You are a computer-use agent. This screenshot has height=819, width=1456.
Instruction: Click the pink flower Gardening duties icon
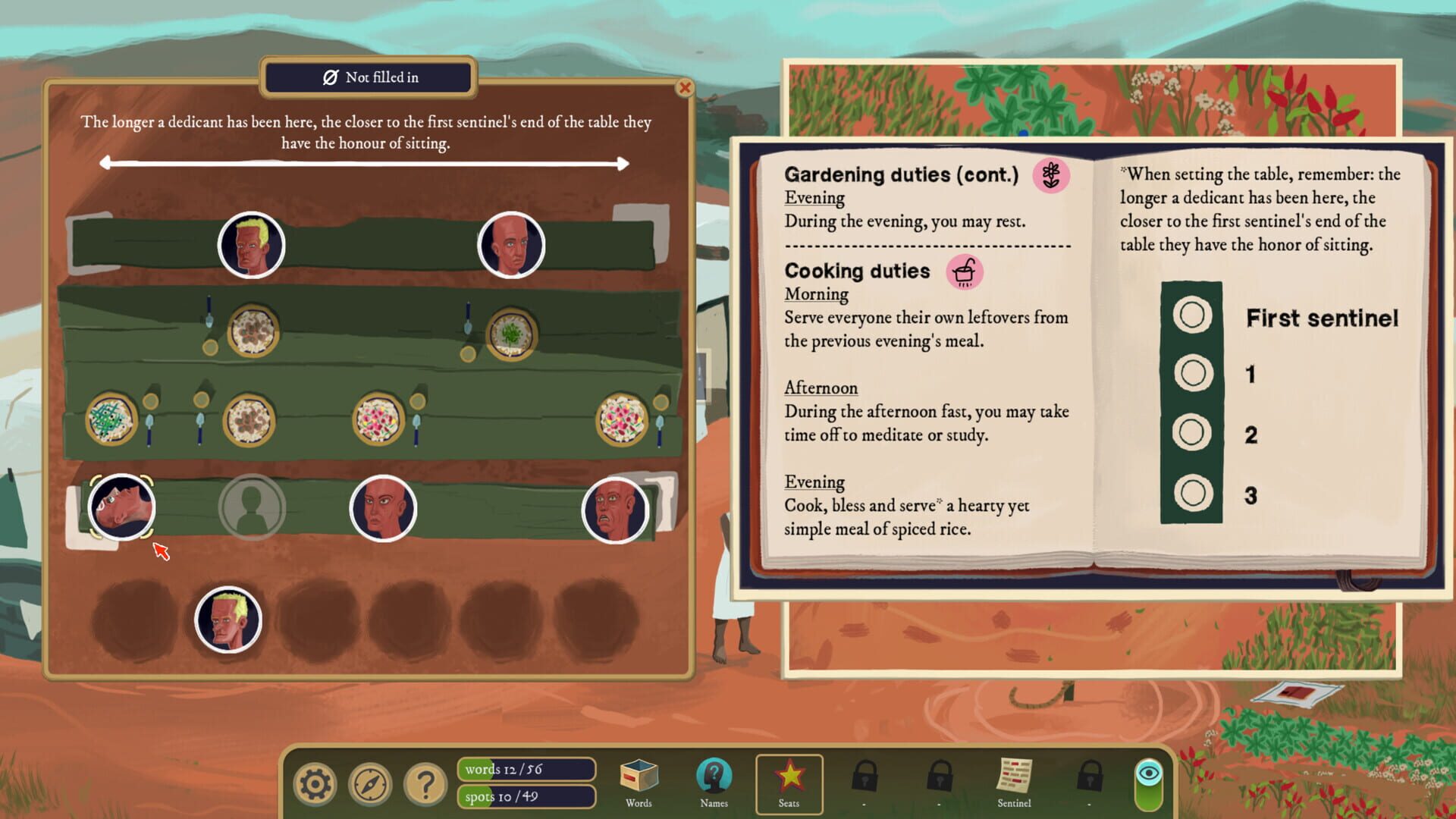[1052, 177]
